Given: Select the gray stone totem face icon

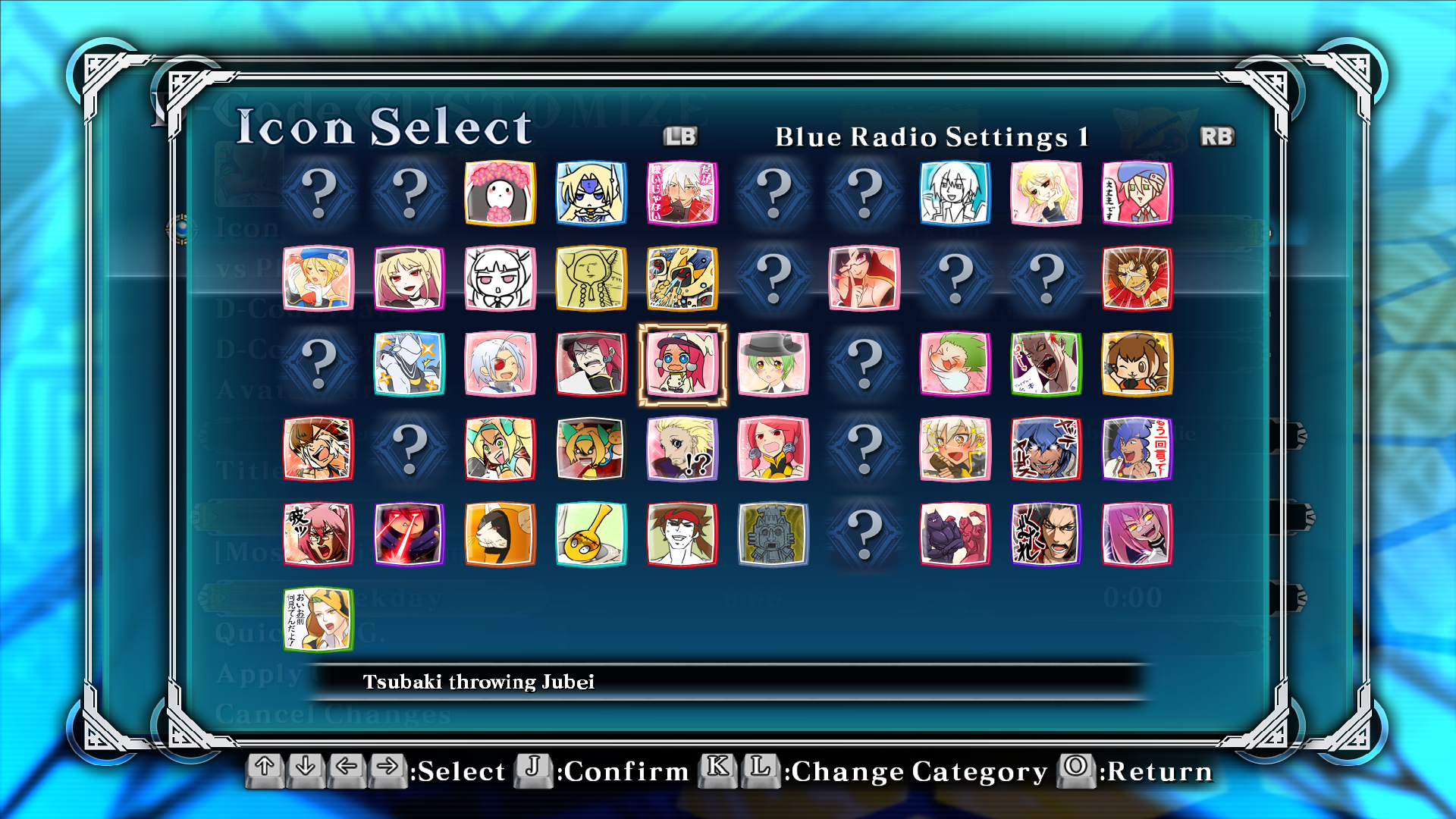Looking at the screenshot, I should point(773,534).
